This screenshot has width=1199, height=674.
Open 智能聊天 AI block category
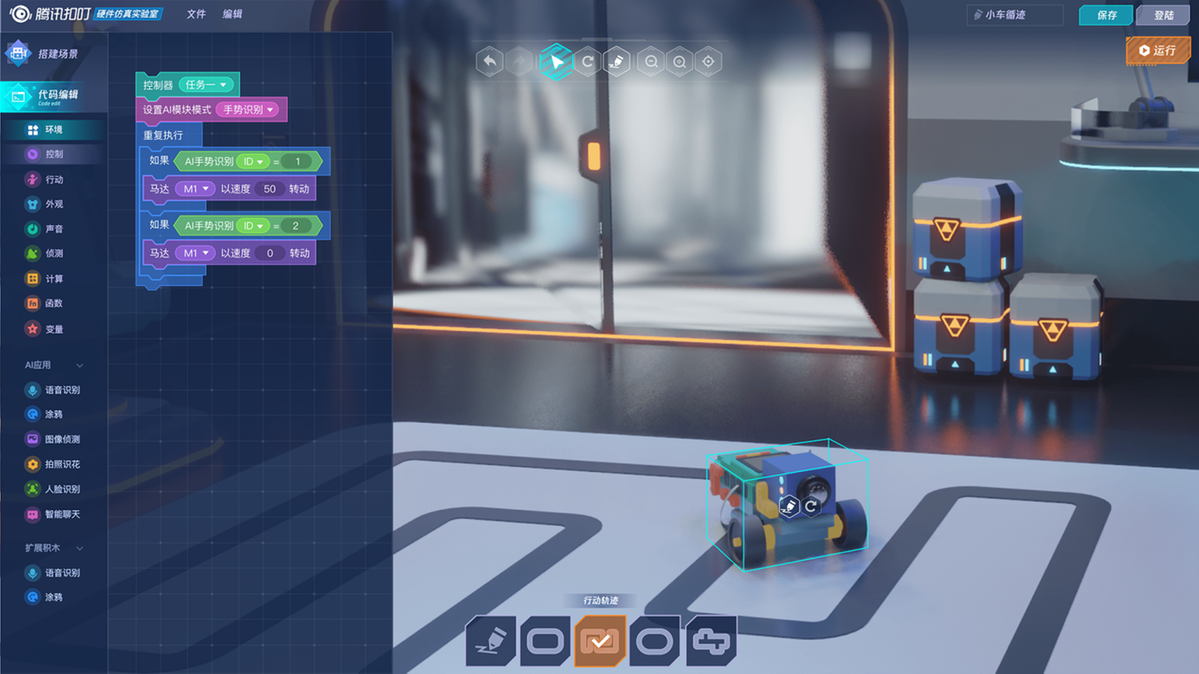click(x=61, y=514)
